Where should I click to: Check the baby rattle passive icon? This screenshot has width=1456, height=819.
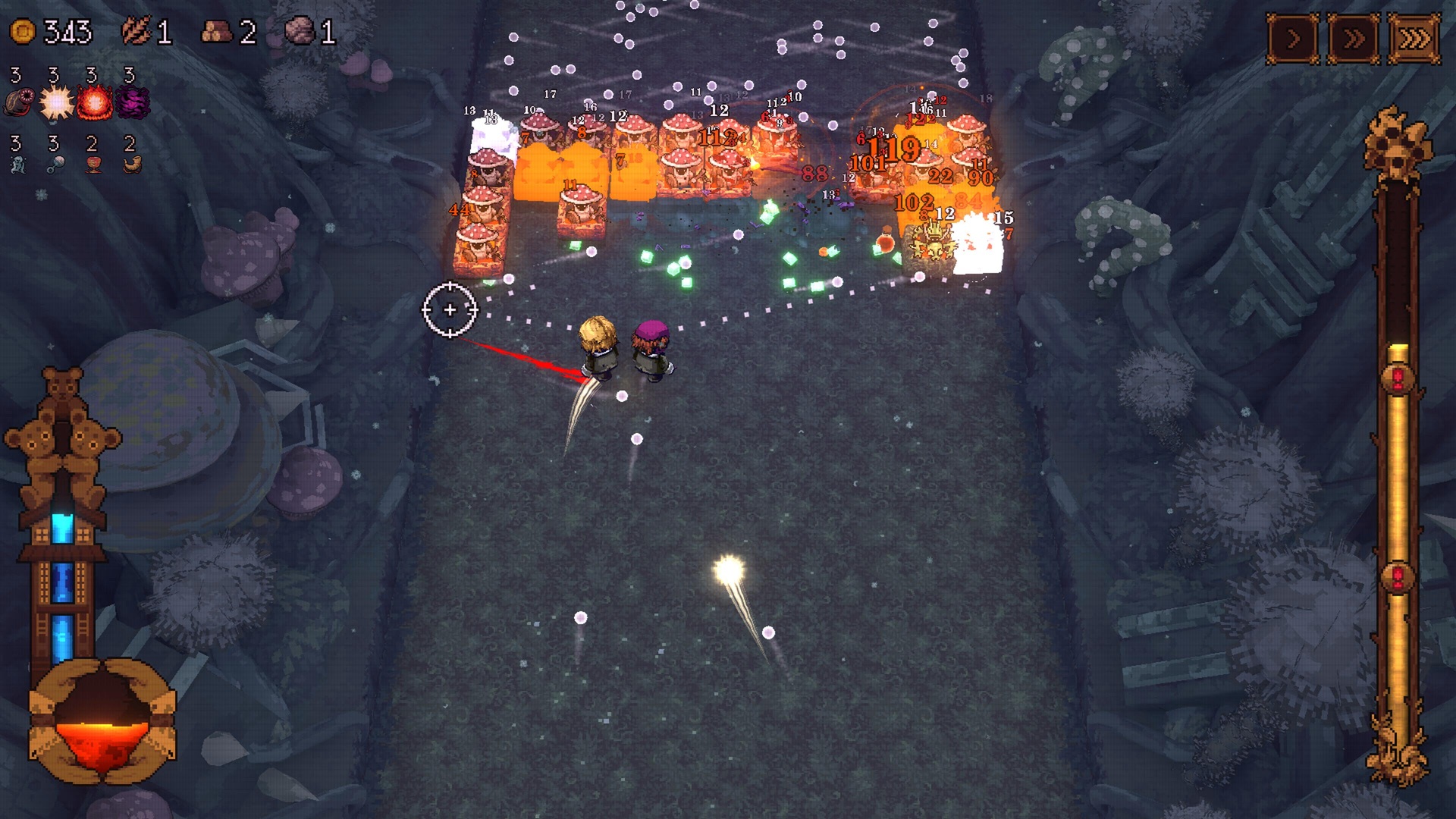point(55,164)
